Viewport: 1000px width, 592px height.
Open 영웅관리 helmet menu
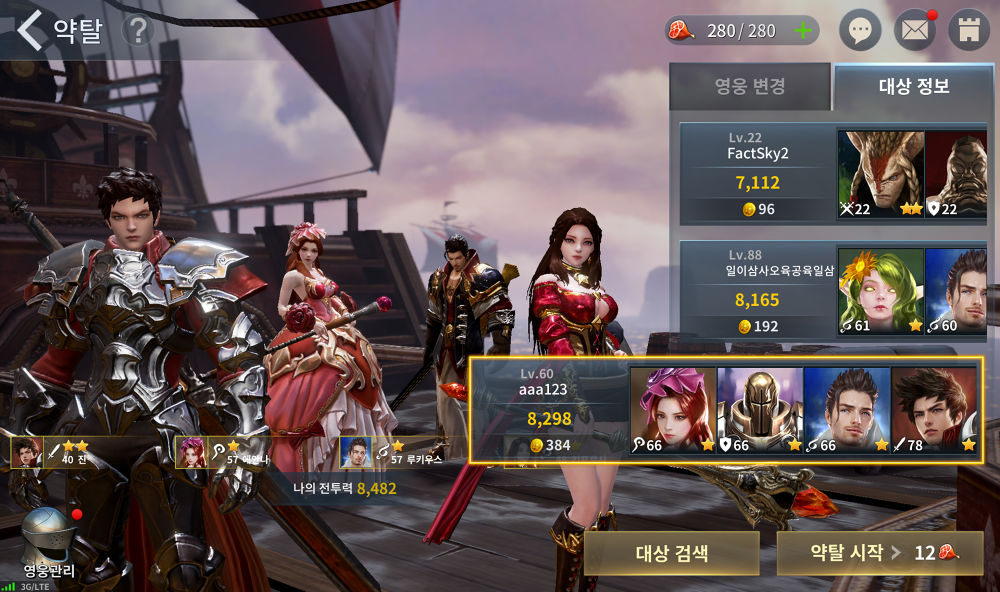(x=49, y=545)
